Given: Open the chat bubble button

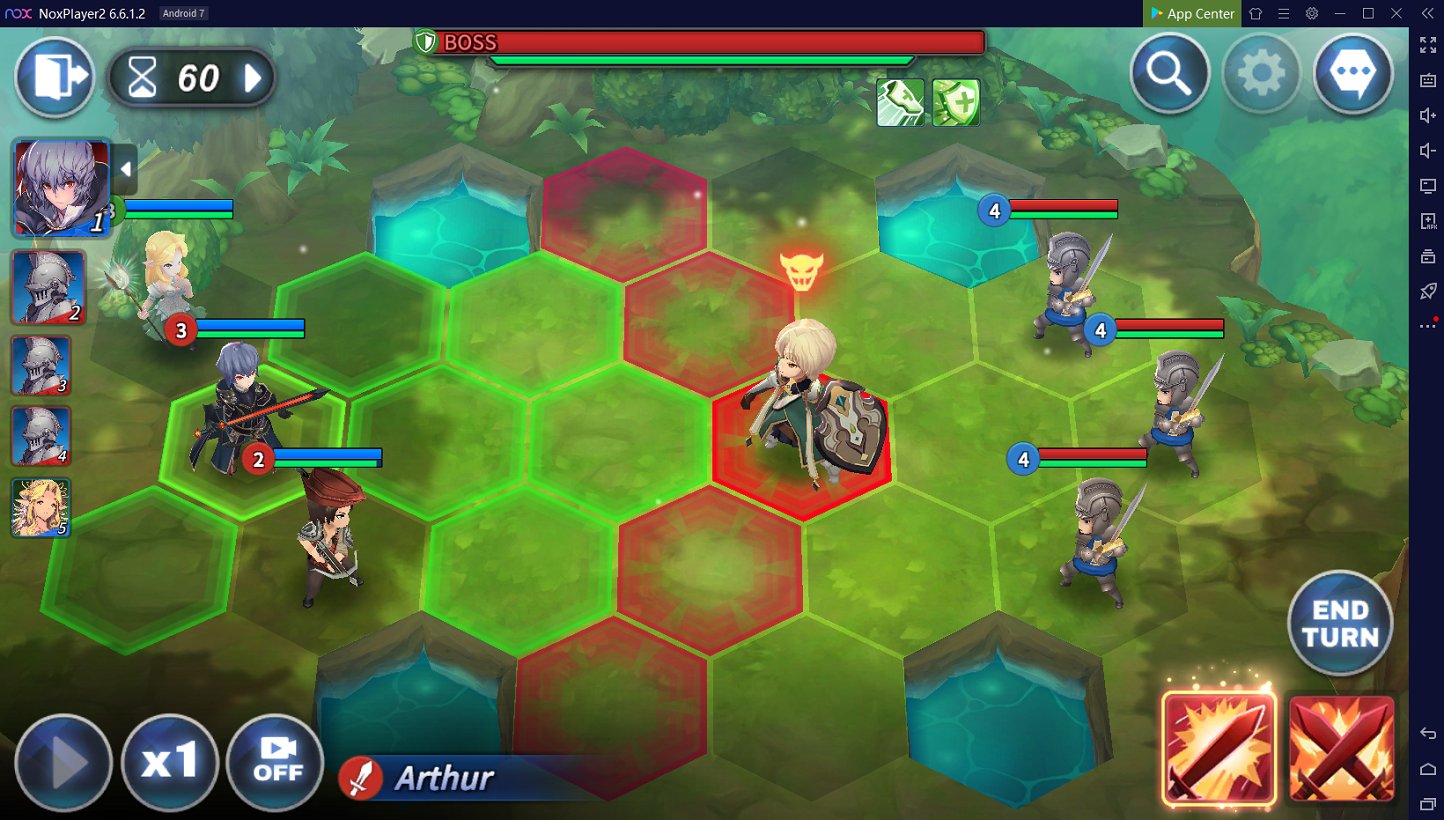Looking at the screenshot, I should coord(1352,75).
